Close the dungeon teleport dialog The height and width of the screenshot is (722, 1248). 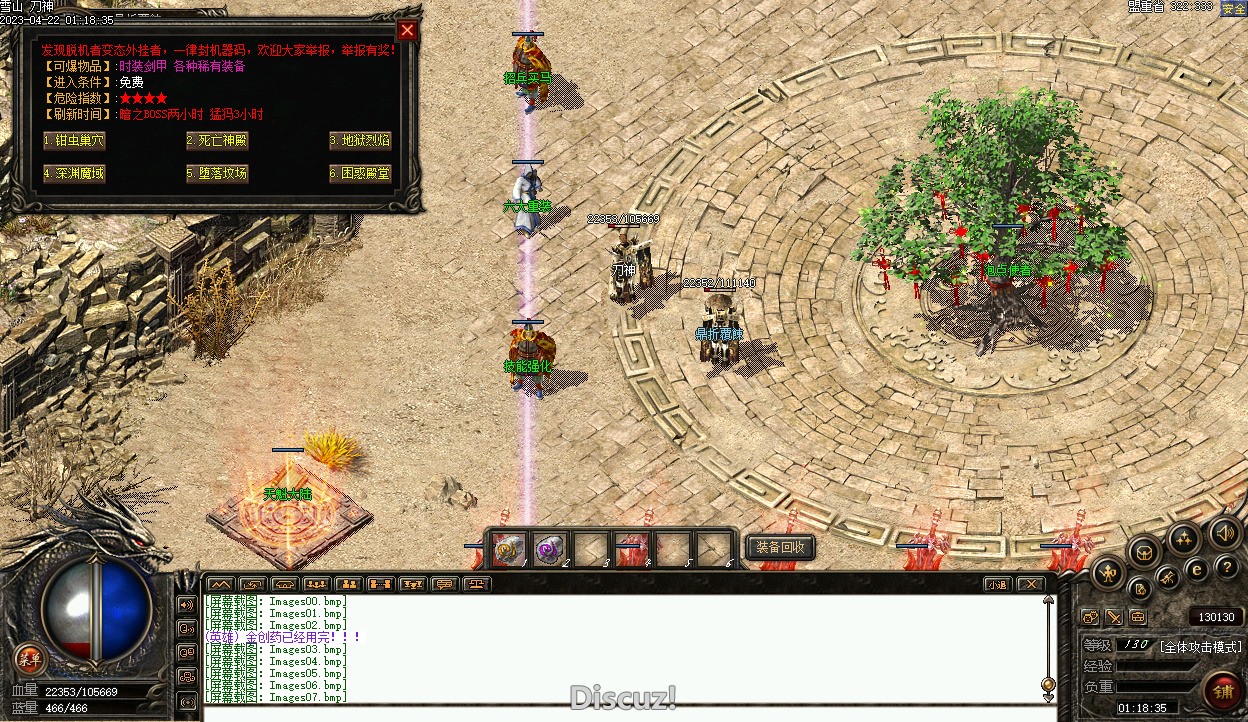(406, 30)
